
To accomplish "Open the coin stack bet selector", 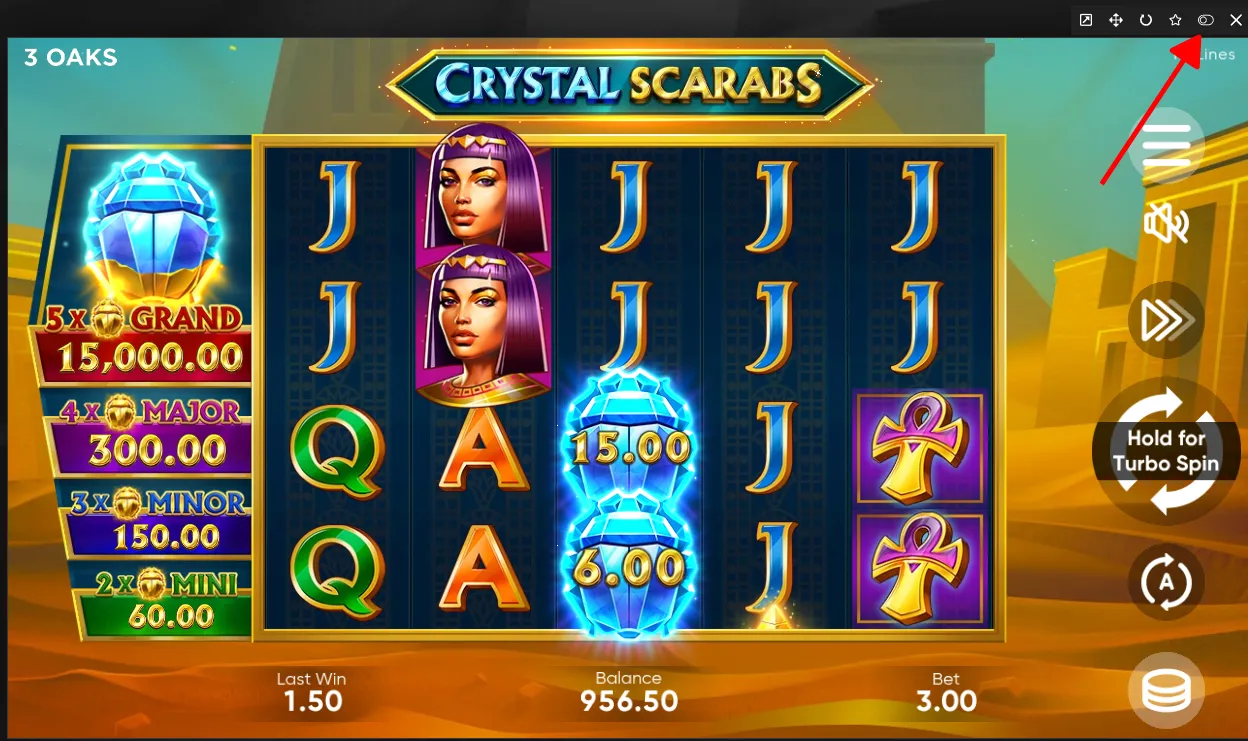I will (x=1166, y=690).
